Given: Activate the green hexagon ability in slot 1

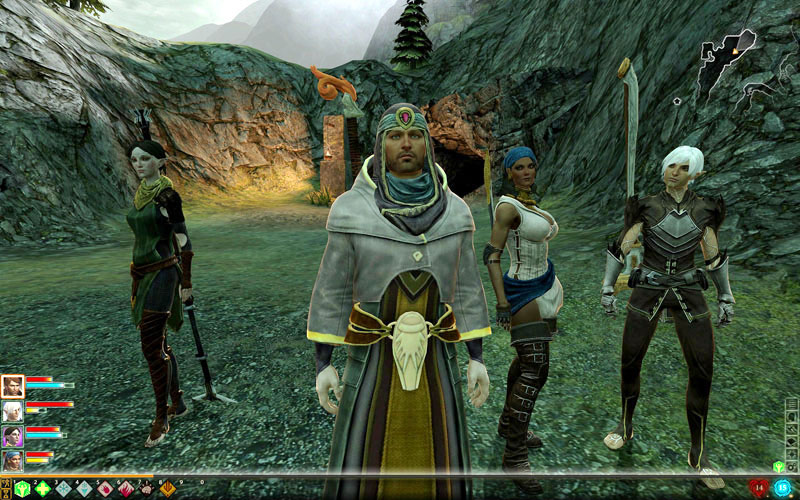Looking at the screenshot, I should (x=21, y=489).
